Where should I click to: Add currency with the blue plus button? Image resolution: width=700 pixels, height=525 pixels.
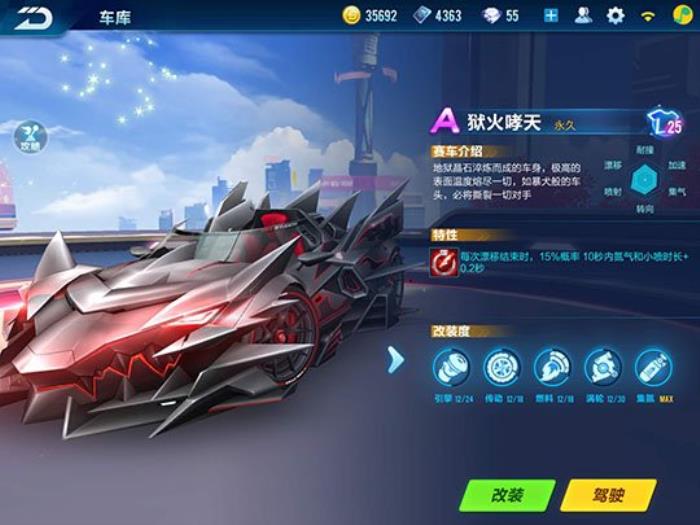coord(551,16)
